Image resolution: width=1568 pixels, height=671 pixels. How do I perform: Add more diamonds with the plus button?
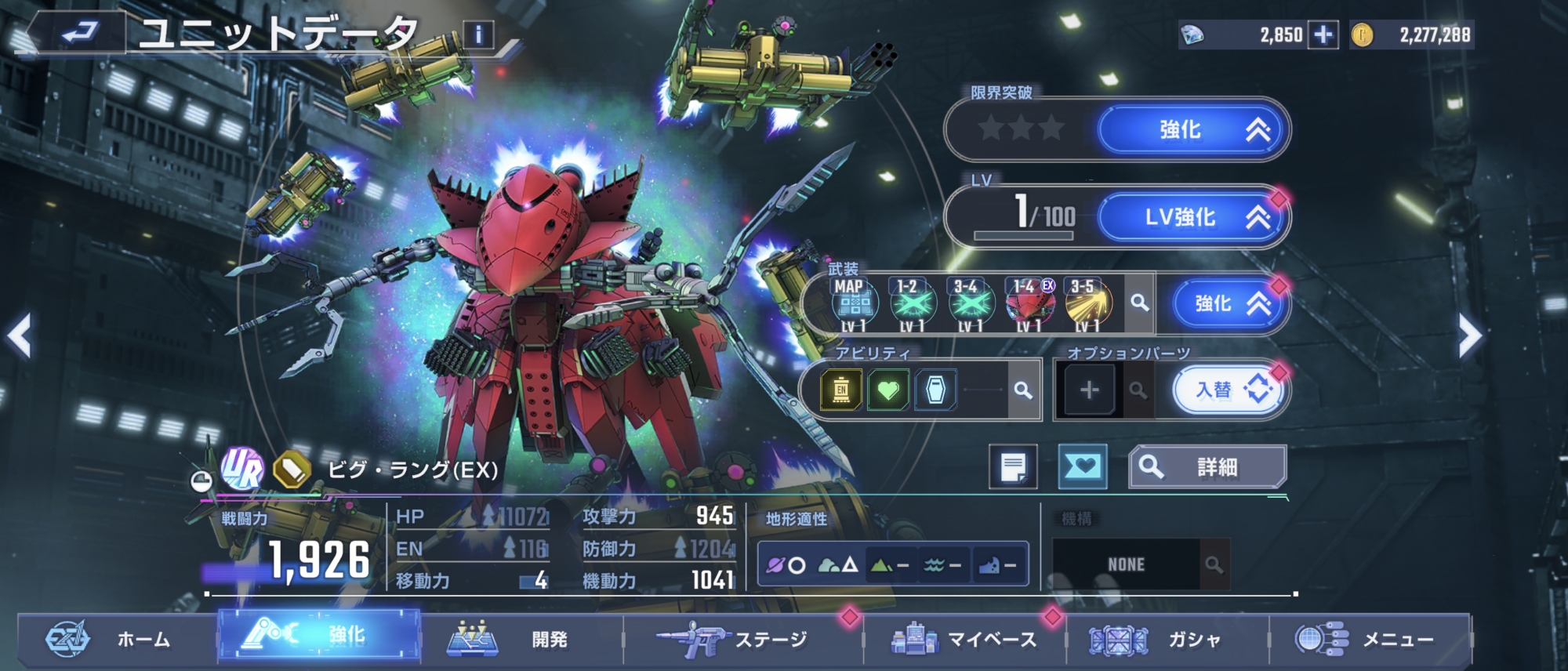point(1323,35)
